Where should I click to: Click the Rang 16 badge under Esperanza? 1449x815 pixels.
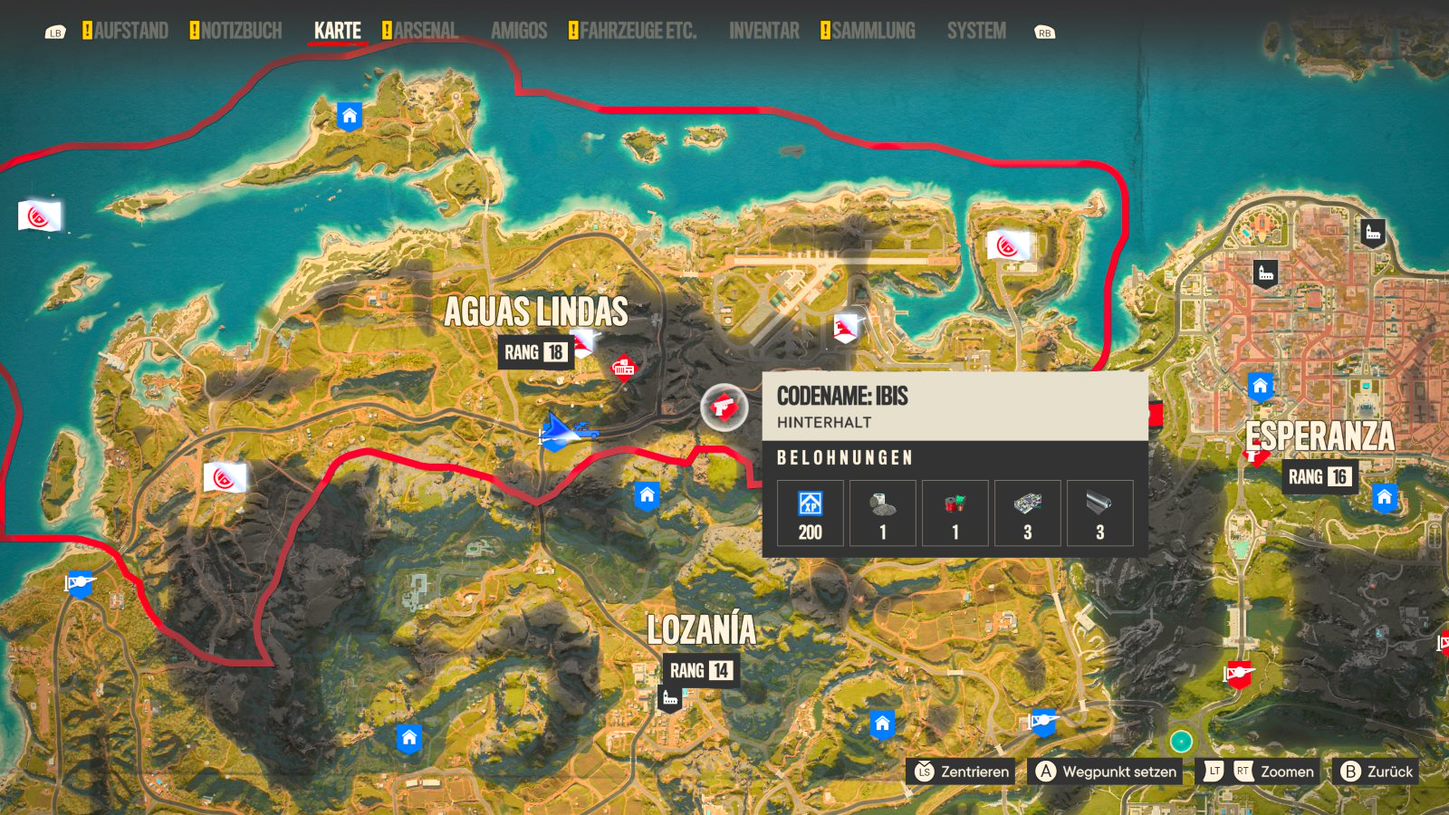[1322, 477]
